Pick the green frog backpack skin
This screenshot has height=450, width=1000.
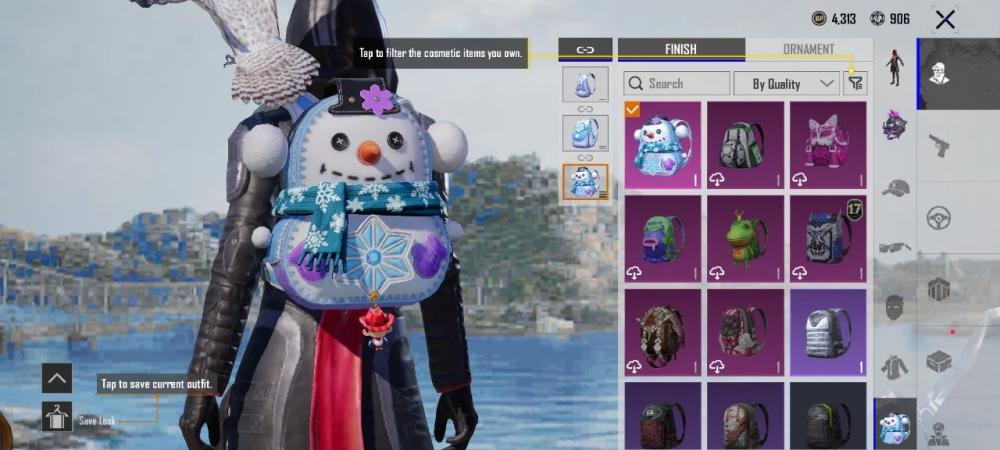pos(744,239)
